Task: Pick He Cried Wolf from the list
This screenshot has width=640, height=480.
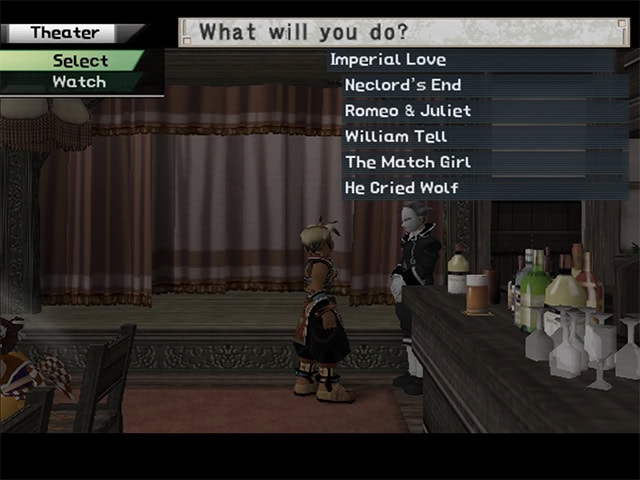Action: [402, 187]
